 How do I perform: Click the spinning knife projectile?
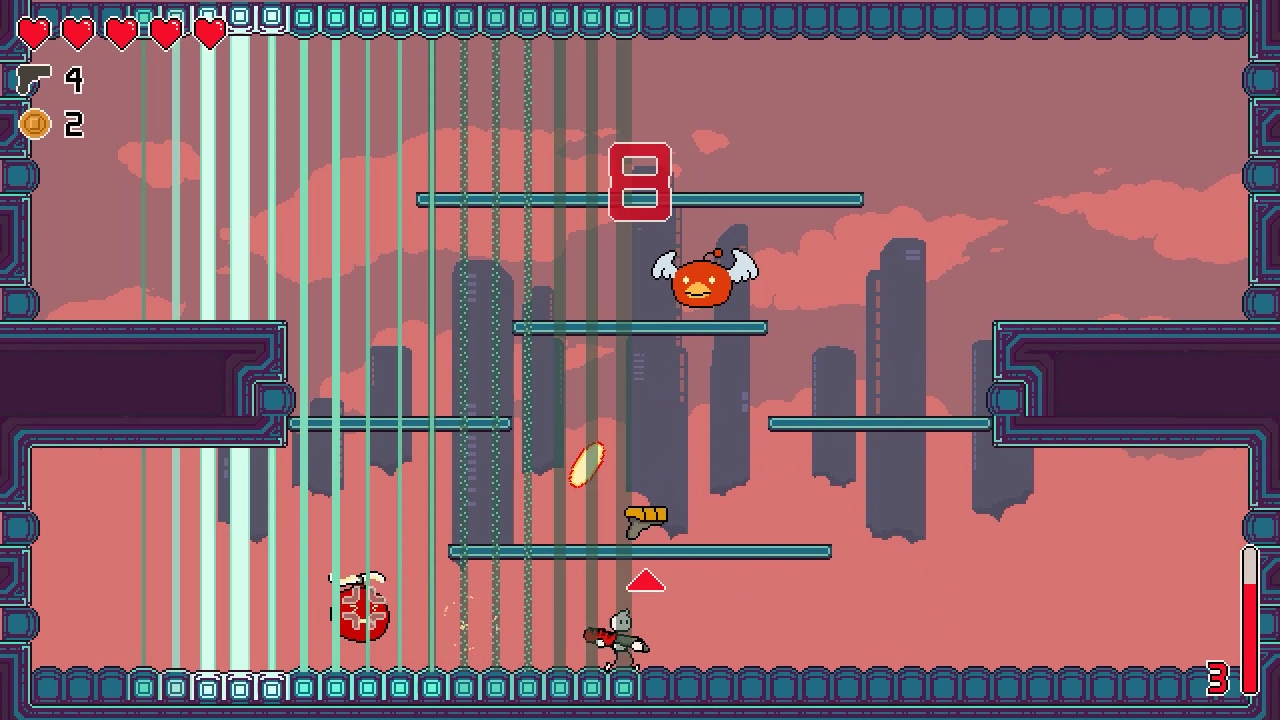[588, 463]
